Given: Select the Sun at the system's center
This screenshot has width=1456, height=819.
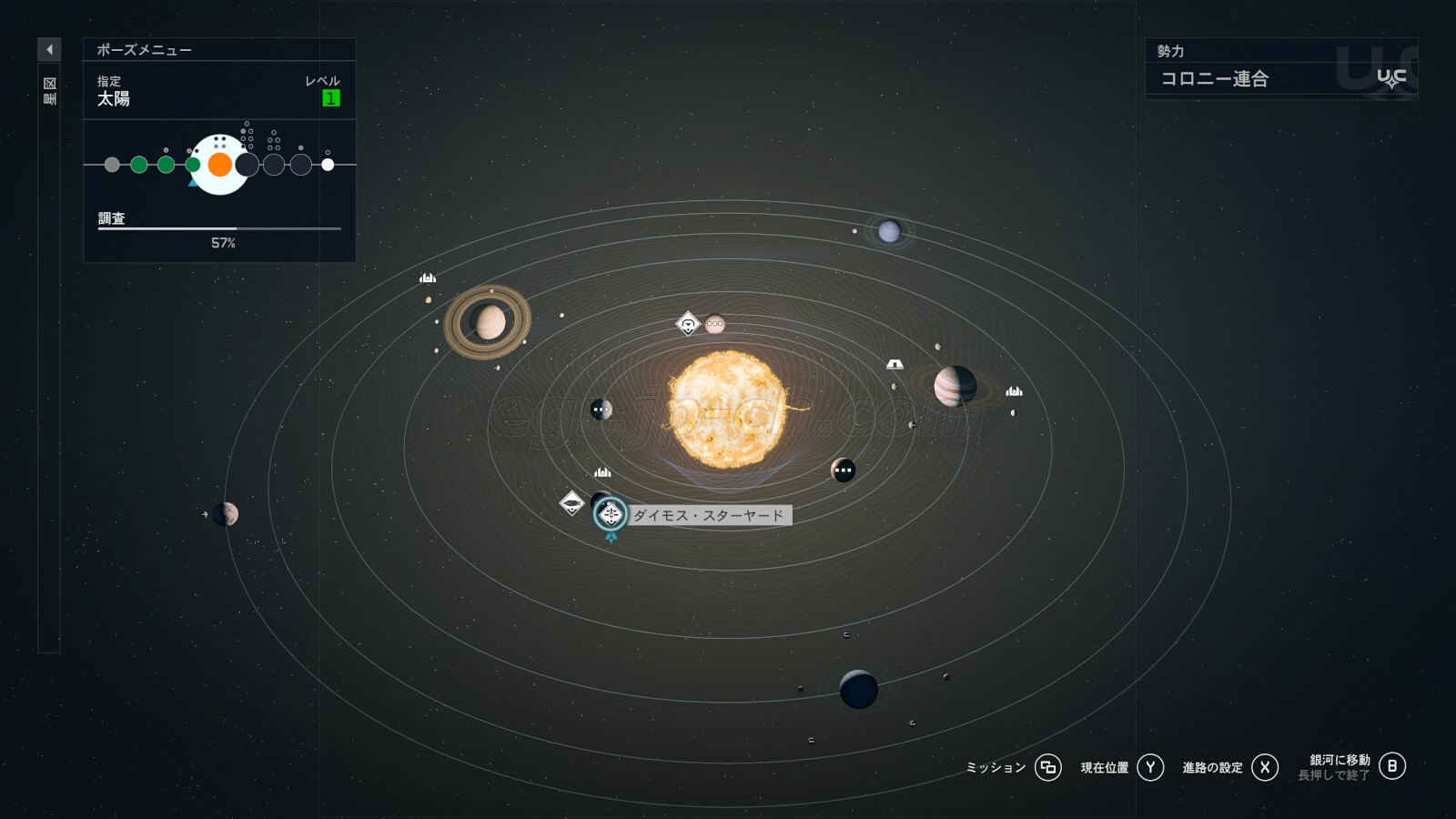Looking at the screenshot, I should pos(727,409).
